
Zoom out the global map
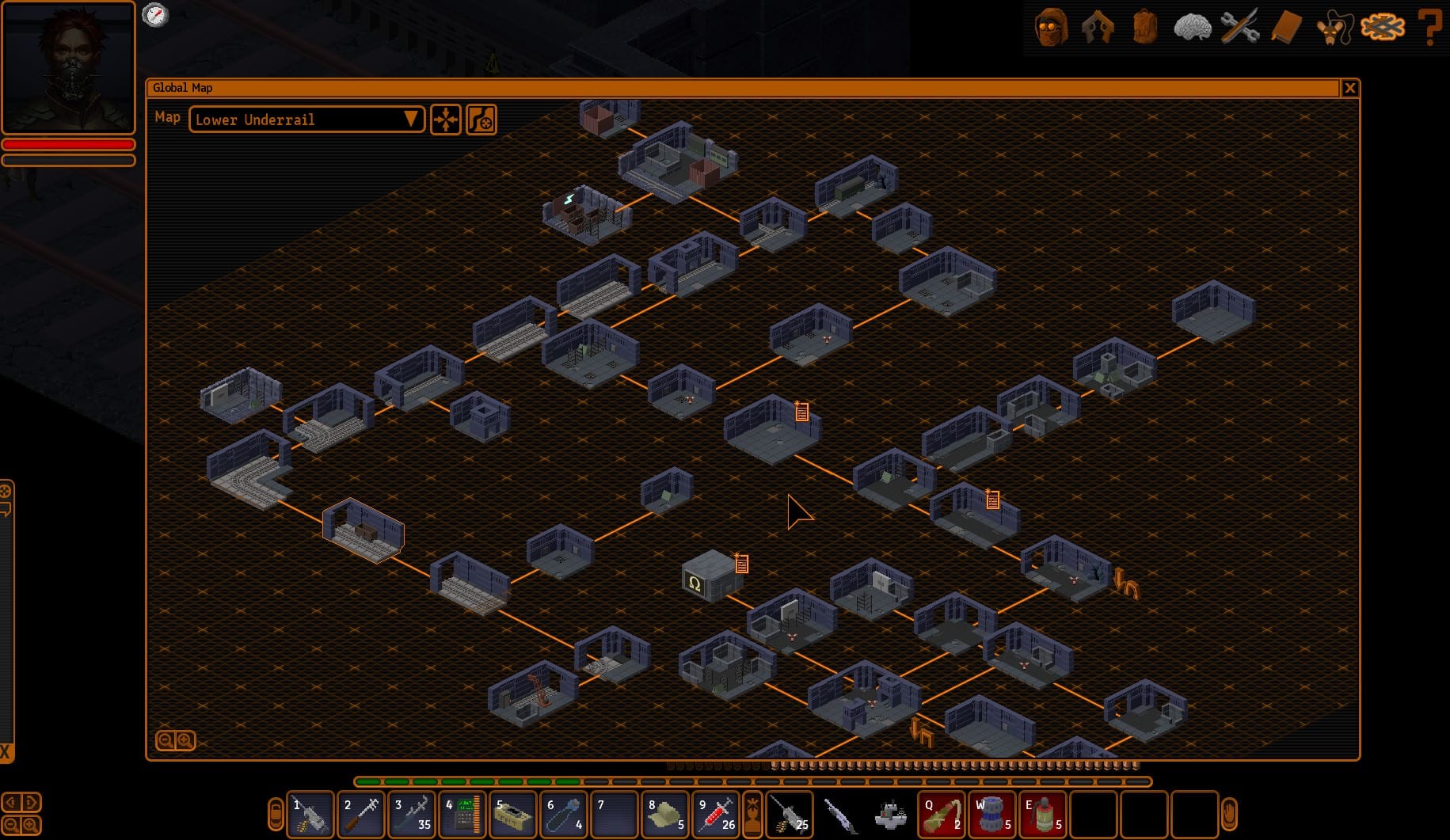166,741
